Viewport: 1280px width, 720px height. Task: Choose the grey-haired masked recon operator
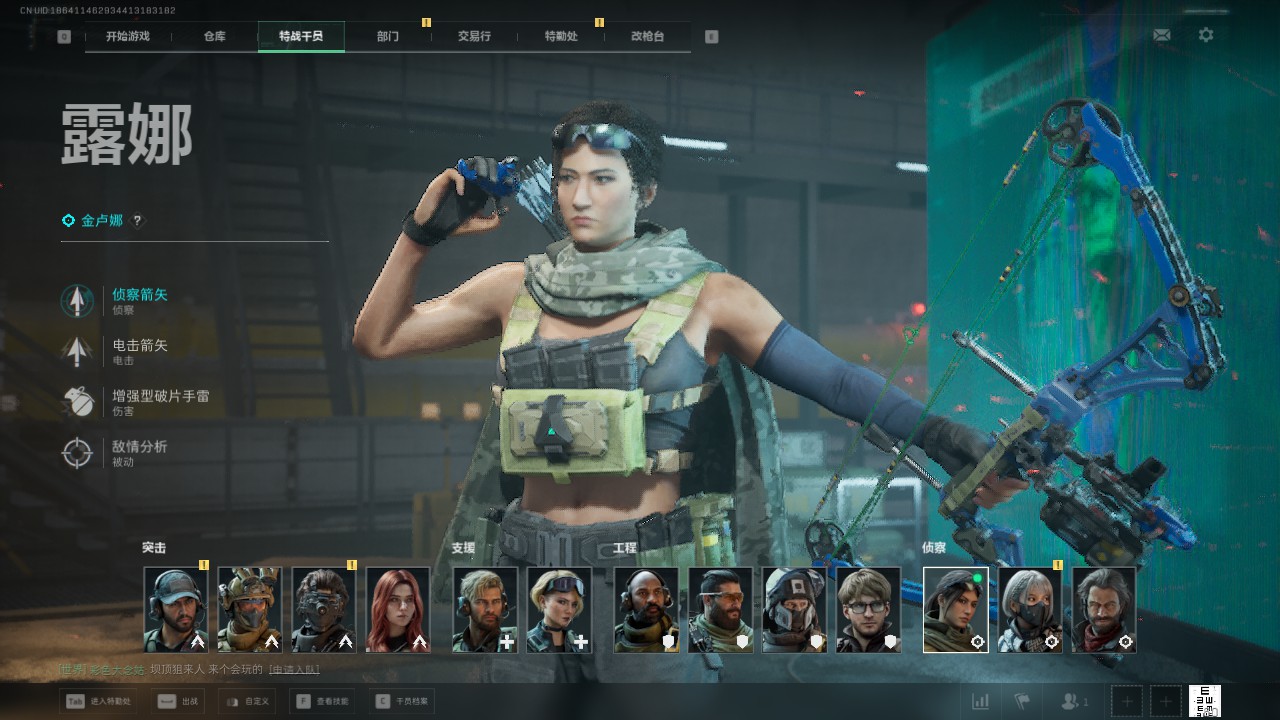point(1030,610)
